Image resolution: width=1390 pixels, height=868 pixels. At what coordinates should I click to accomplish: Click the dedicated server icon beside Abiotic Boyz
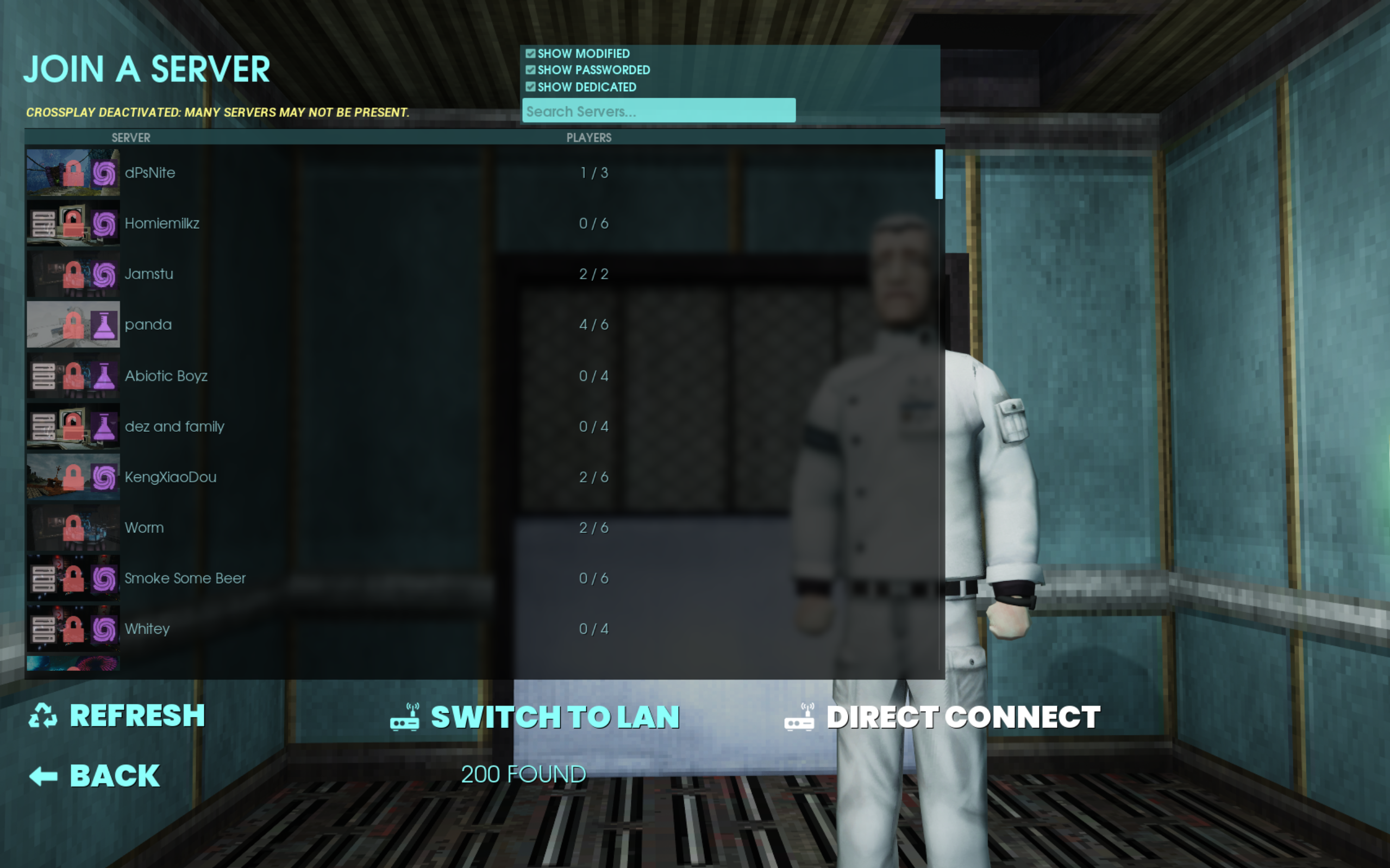pos(43,376)
